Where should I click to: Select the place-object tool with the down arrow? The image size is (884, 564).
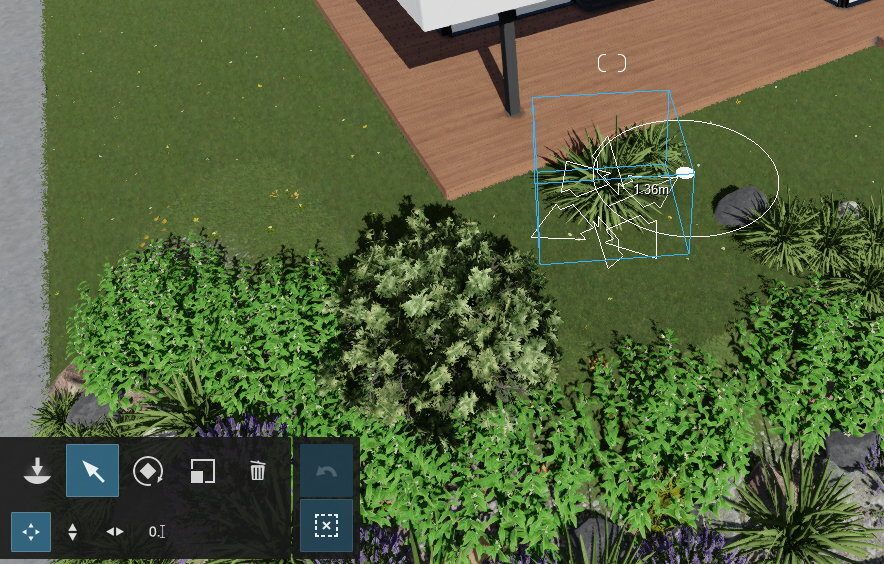pyautogui.click(x=38, y=470)
